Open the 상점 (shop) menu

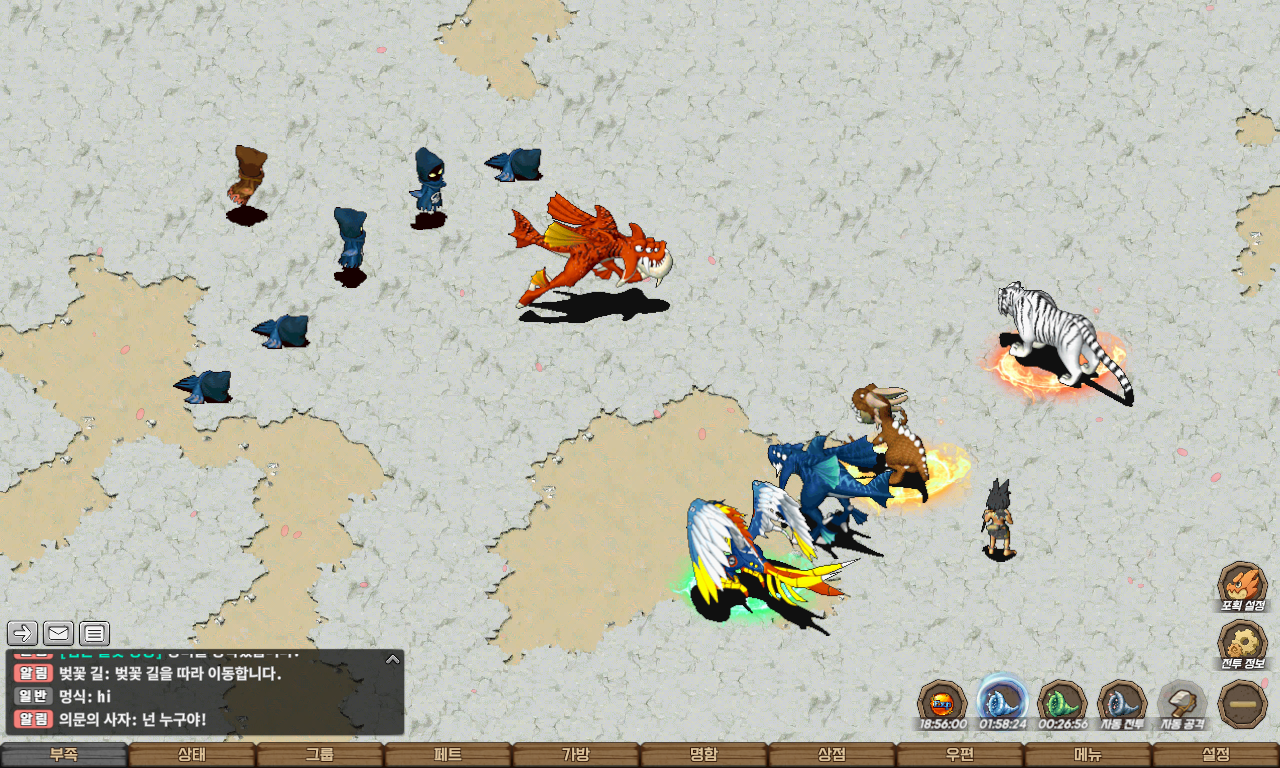[832, 755]
